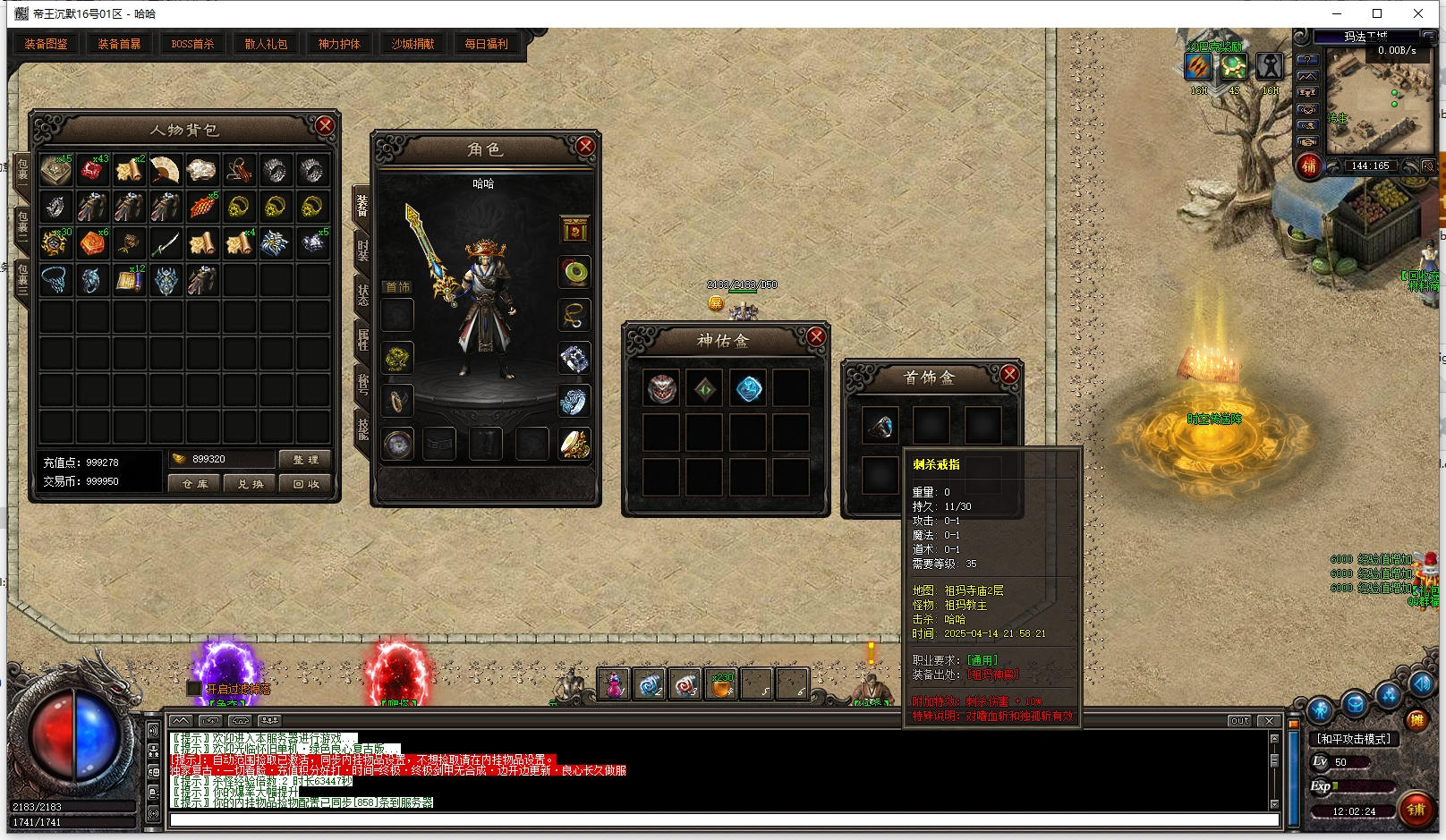Maximize the game window
1446x840 pixels.
[1377, 13]
